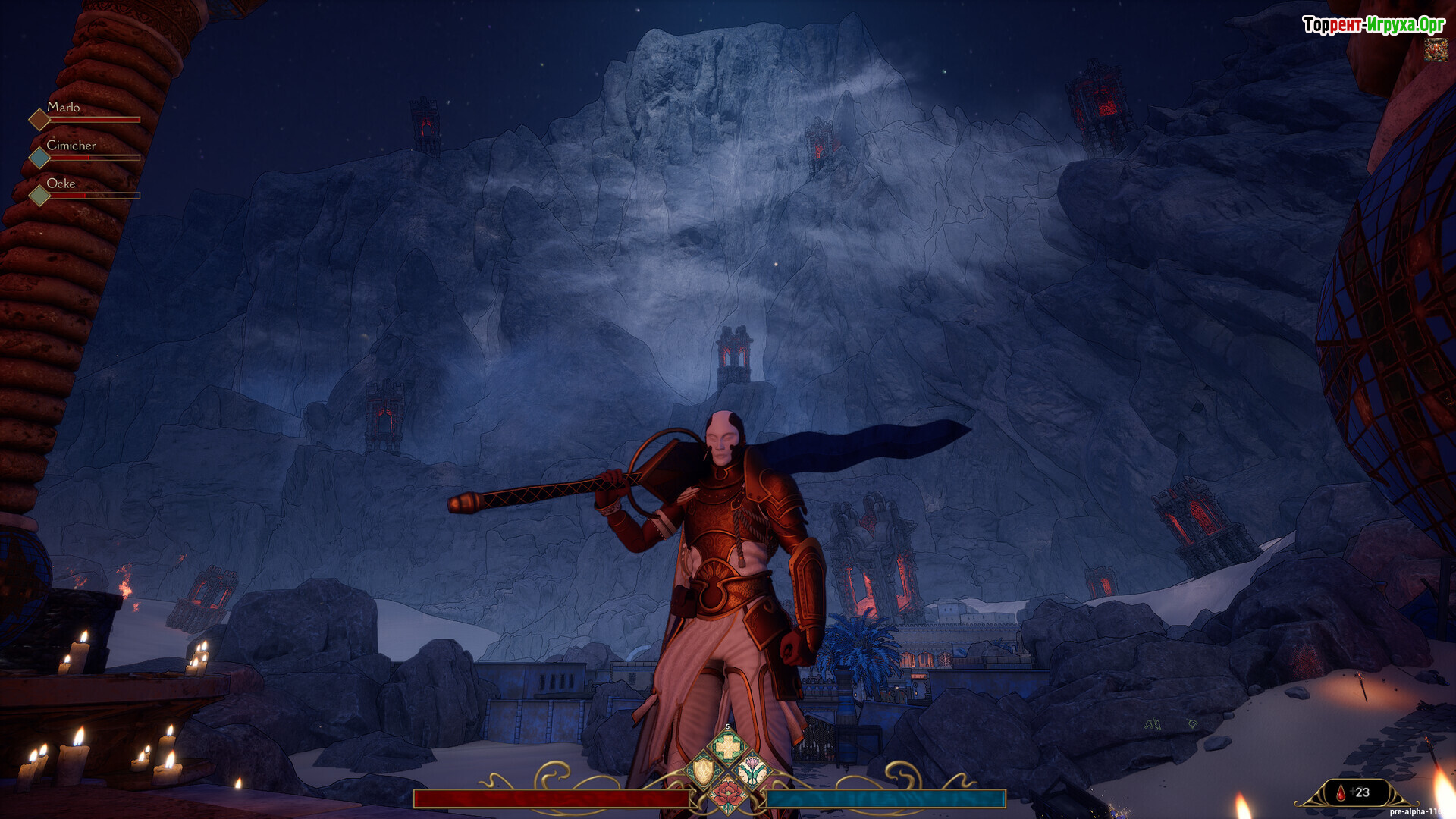The height and width of the screenshot is (819, 1456).
Task: Select party member Marlo
Action: coord(64,108)
